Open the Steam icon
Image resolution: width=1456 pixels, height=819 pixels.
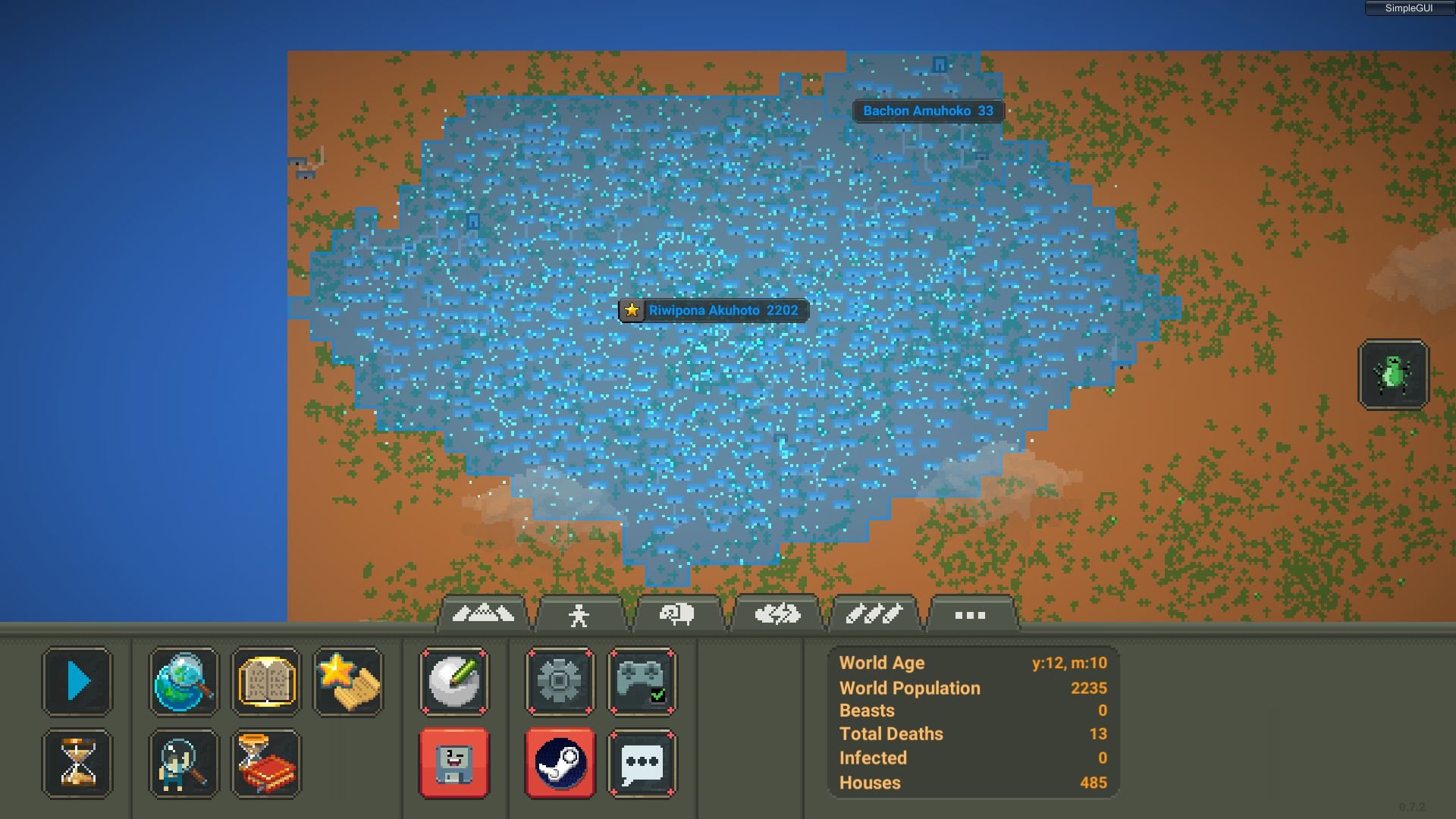(x=560, y=764)
